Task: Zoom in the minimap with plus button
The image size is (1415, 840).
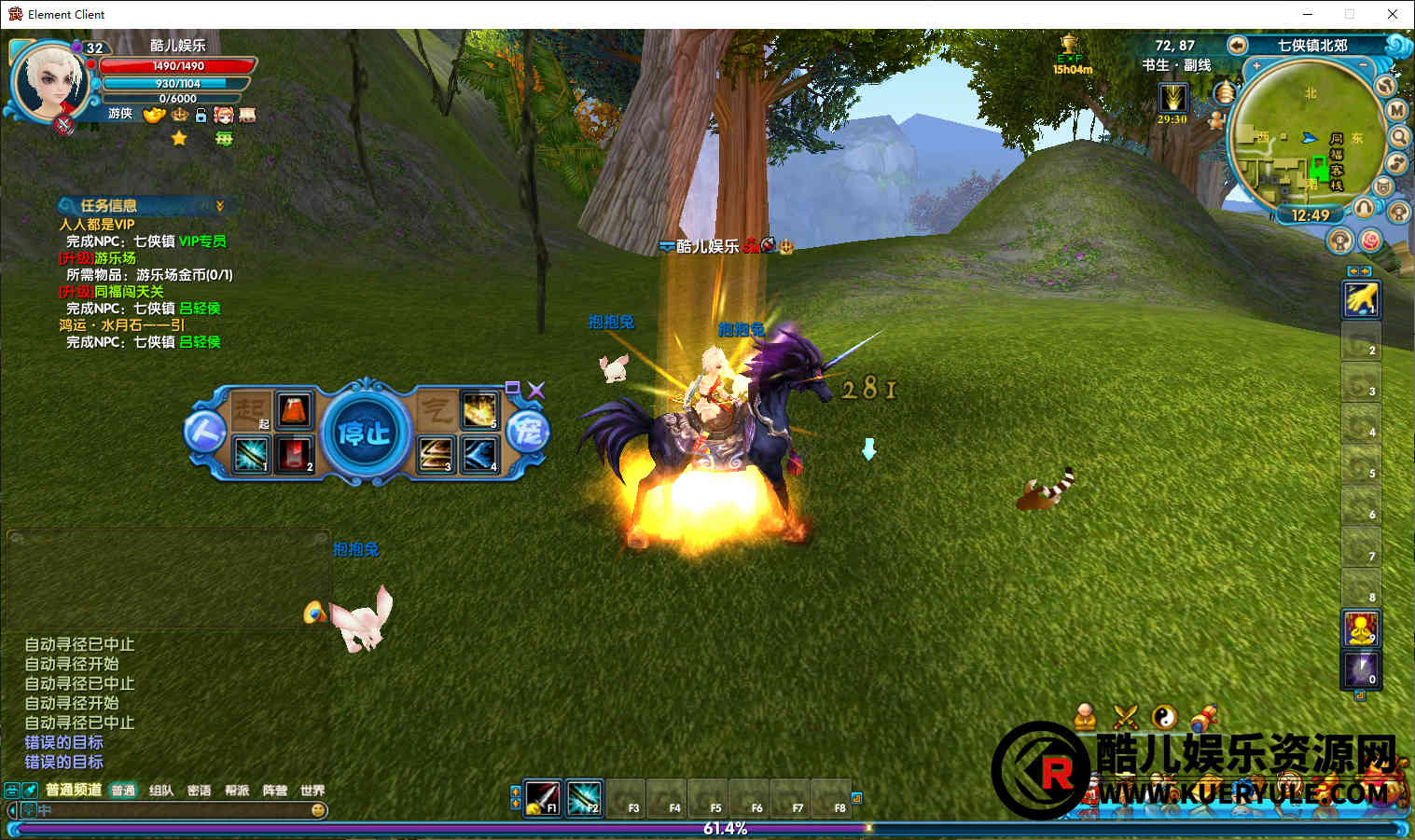Action: (1257, 66)
